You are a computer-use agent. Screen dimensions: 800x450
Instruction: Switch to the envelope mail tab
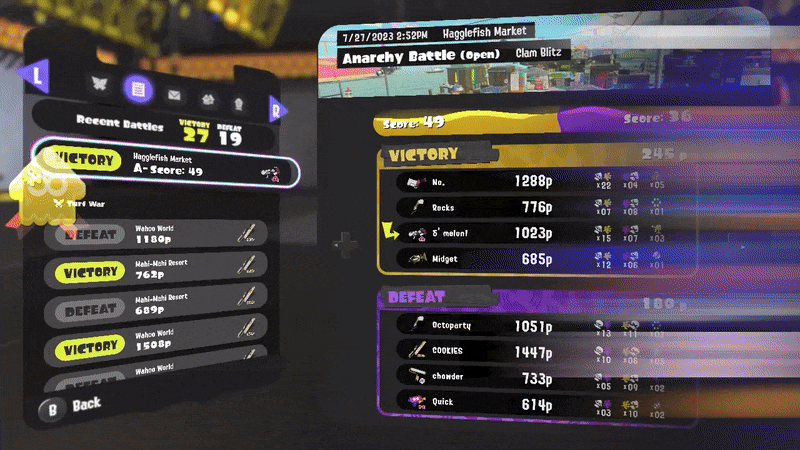coord(175,96)
